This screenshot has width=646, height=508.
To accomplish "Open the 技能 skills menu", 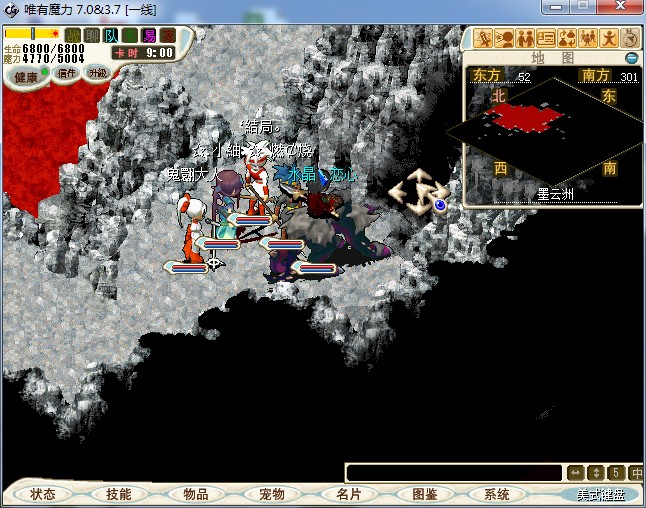I will point(119,494).
